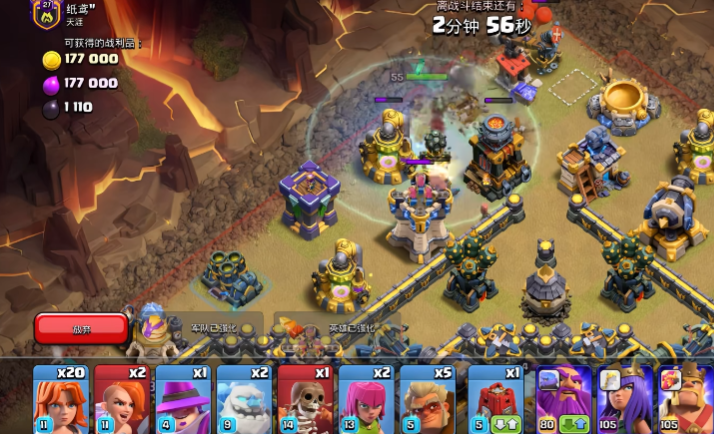The image size is (714, 434).
Task: Choose the purple-hat Head Hunter troop card
Action: click(183, 398)
